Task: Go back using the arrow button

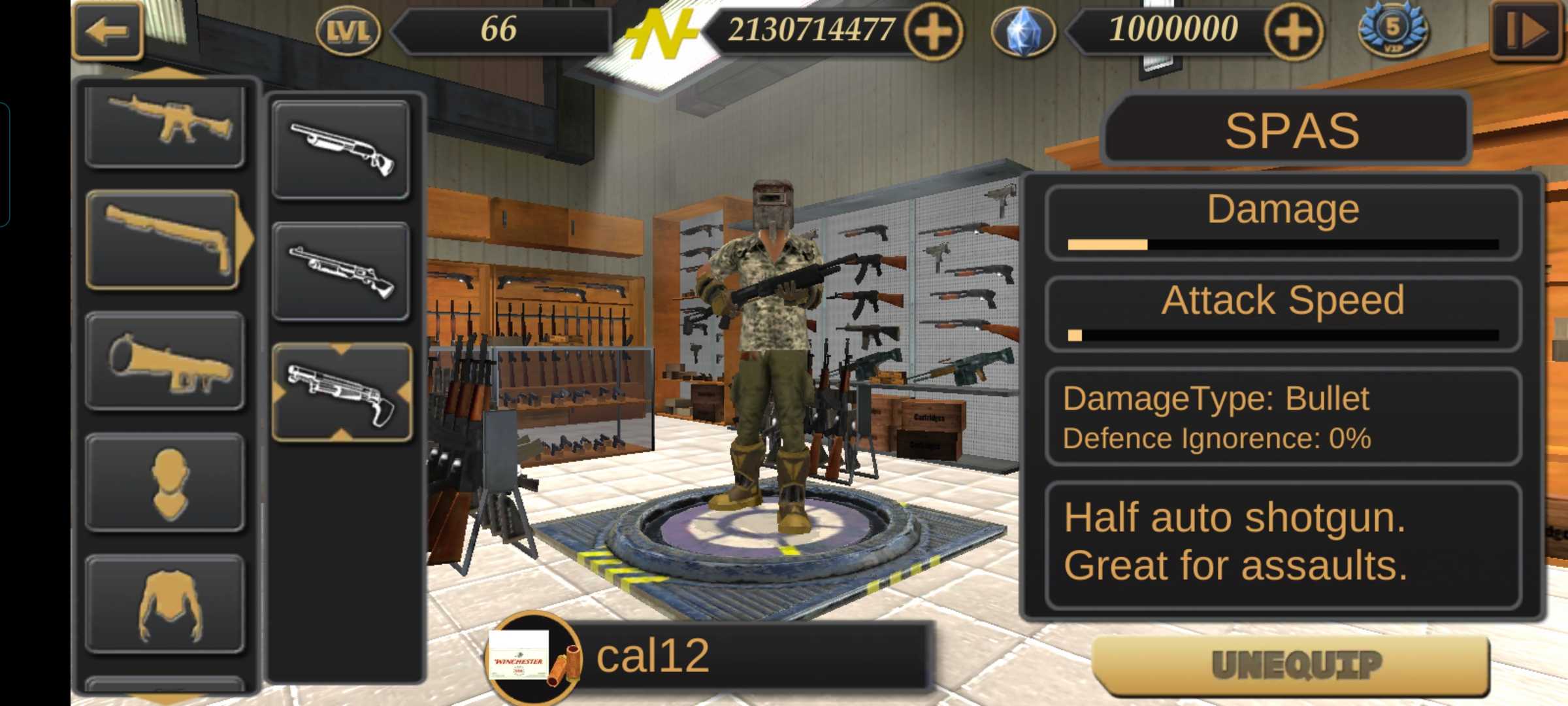Action: [x=107, y=31]
